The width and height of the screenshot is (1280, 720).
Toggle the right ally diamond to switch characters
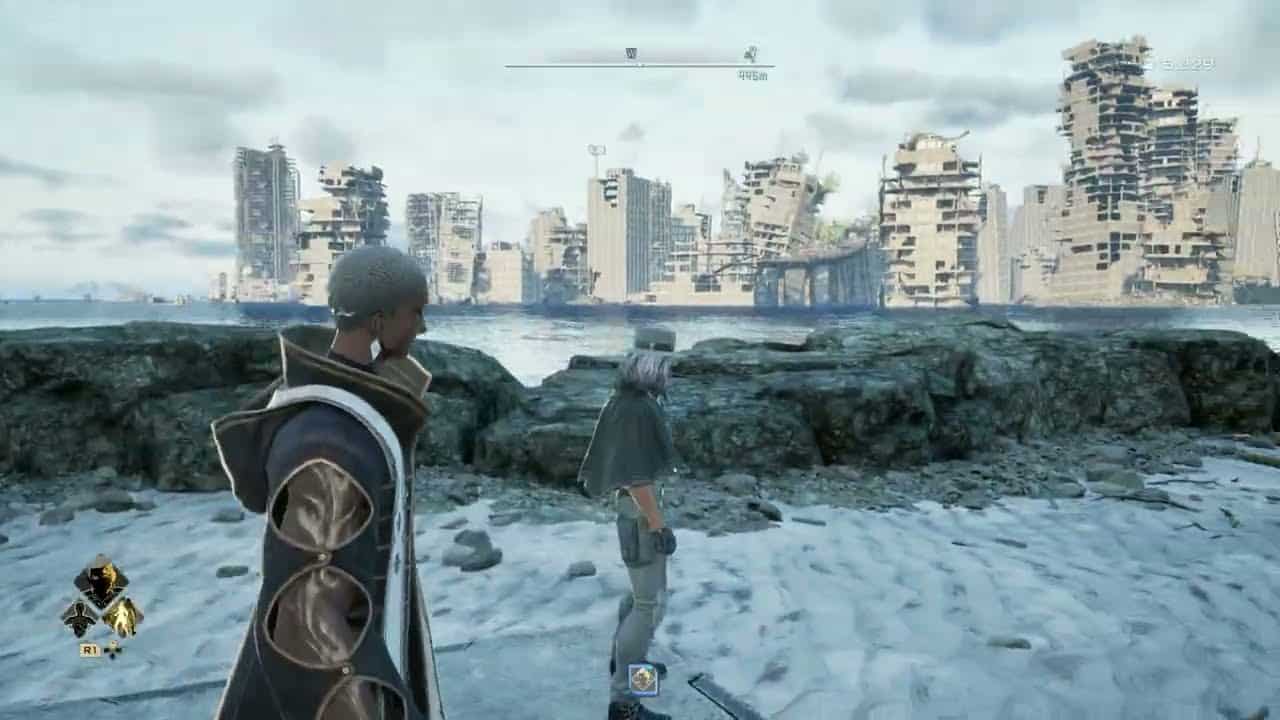pos(122,618)
